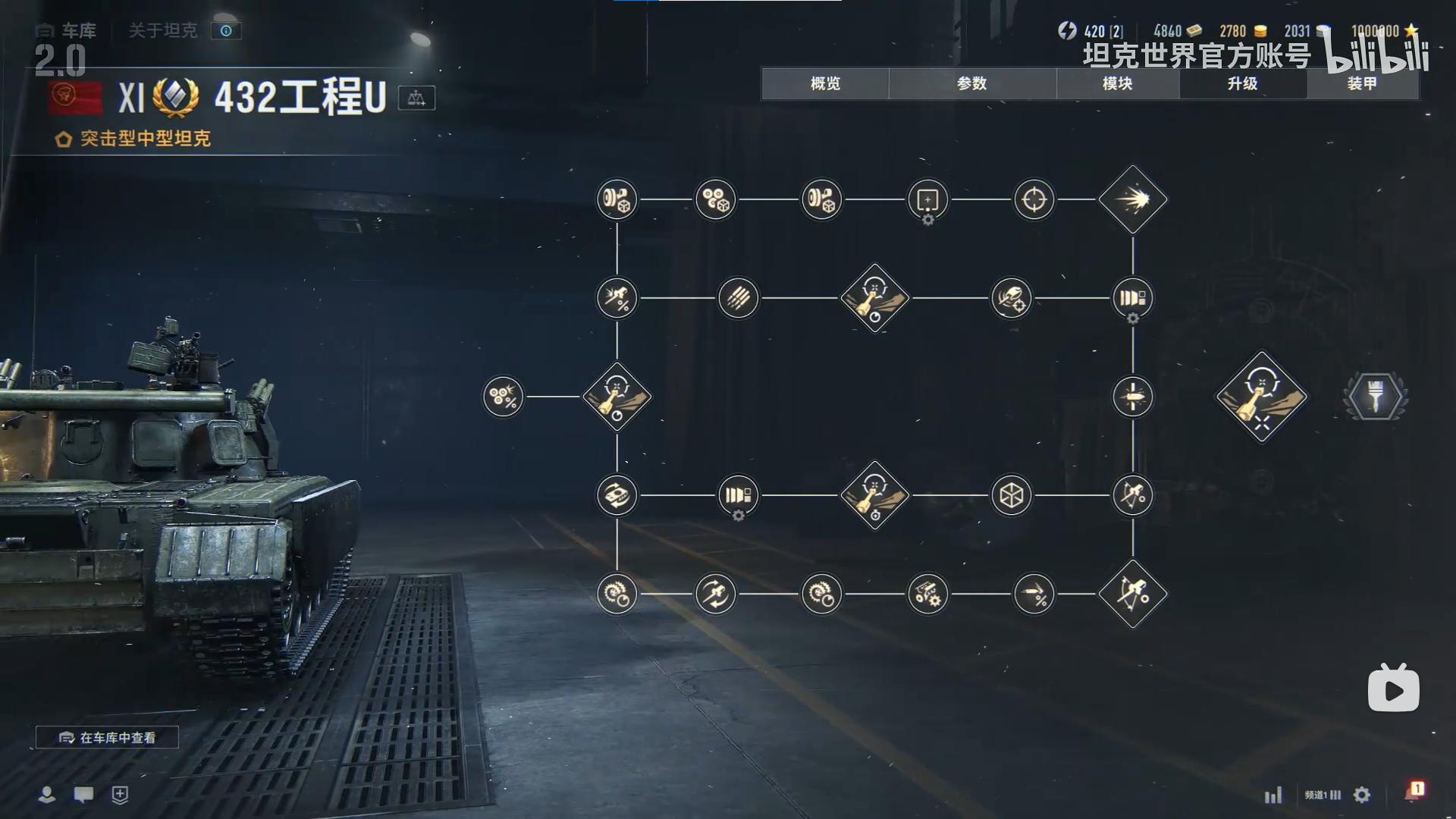Select the 模块 tab
1456x819 pixels.
[x=1117, y=83]
